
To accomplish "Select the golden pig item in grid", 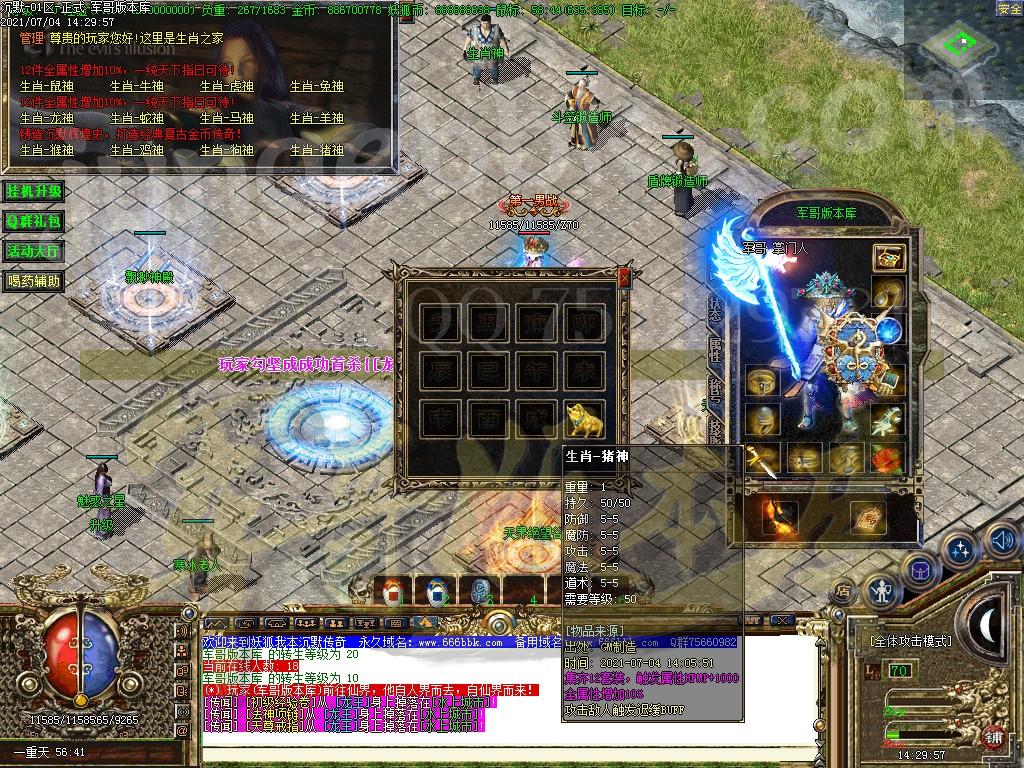I will [586, 419].
